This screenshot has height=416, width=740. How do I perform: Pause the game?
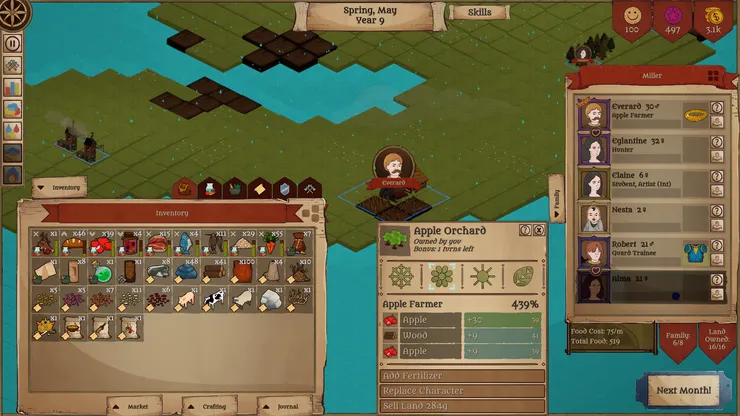click(x=13, y=43)
